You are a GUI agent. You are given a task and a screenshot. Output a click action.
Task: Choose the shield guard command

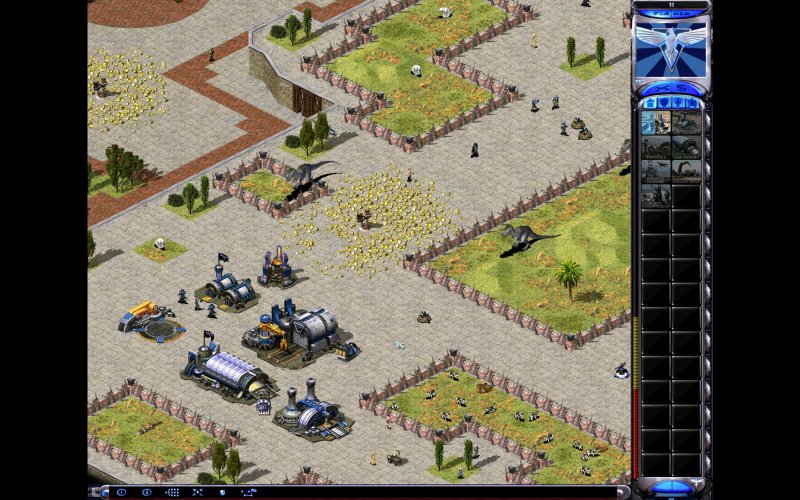click(222, 492)
